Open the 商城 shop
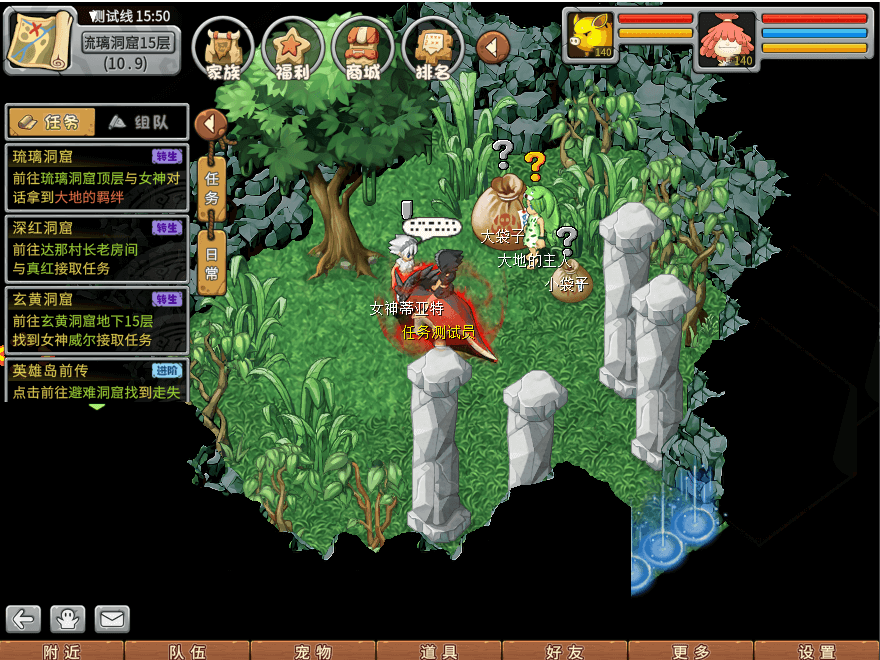Viewport: 880px width, 660px height. coord(362,48)
